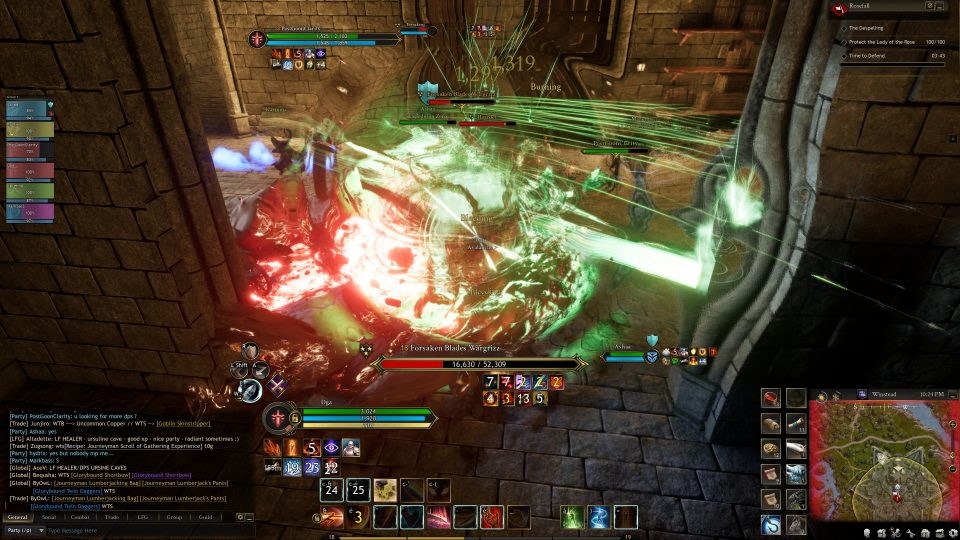Open the Social chat tab
The width and height of the screenshot is (960, 540).
tap(49, 517)
